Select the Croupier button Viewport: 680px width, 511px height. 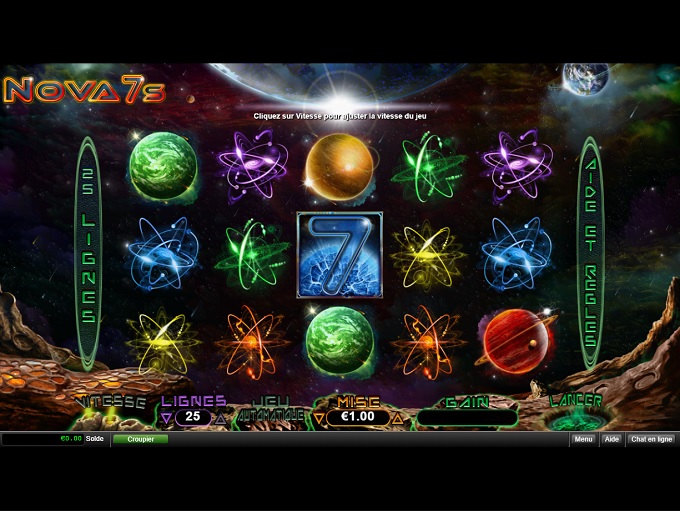pyautogui.click(x=140, y=439)
